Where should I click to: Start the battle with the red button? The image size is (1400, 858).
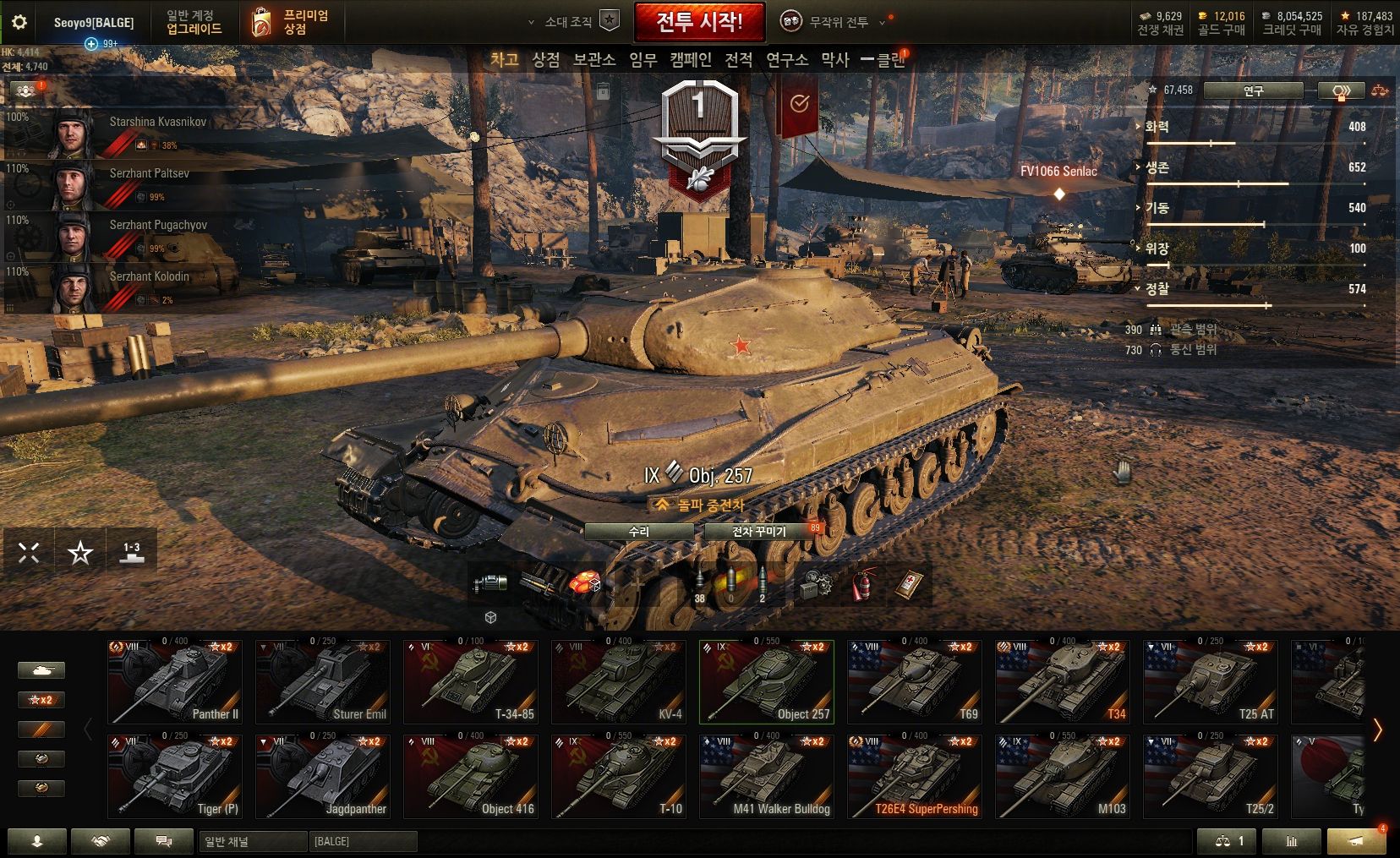699,22
